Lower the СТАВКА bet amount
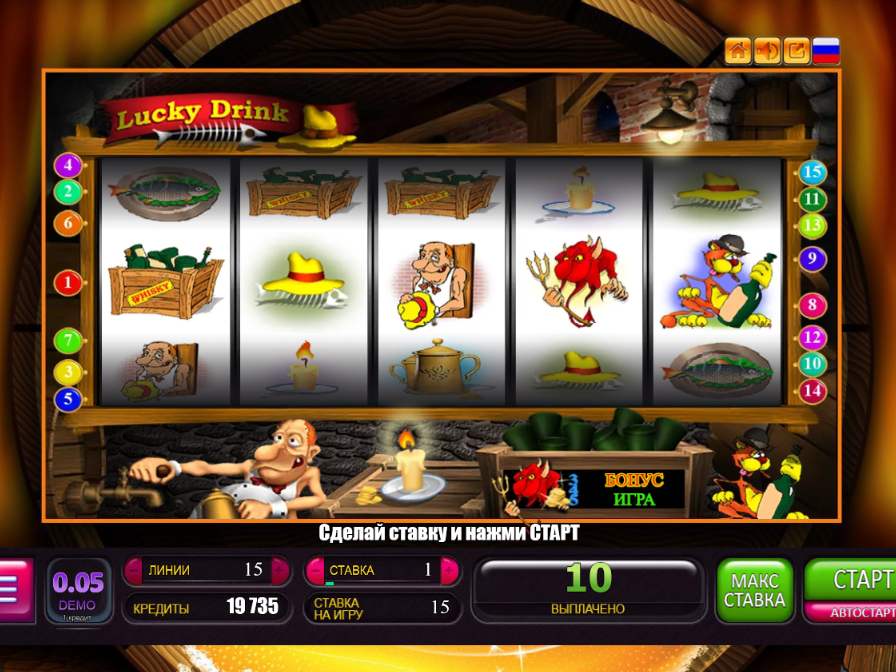 pyautogui.click(x=314, y=570)
